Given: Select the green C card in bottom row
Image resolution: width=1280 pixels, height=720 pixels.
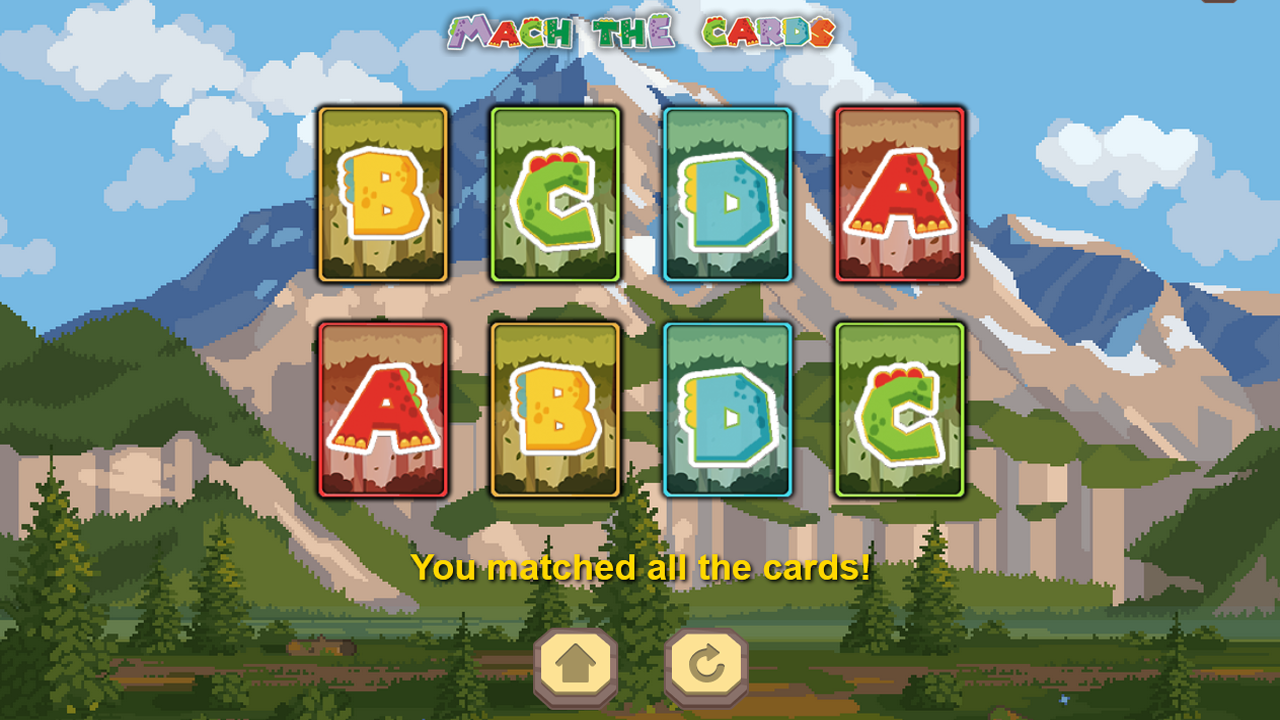Looking at the screenshot, I should click(901, 408).
